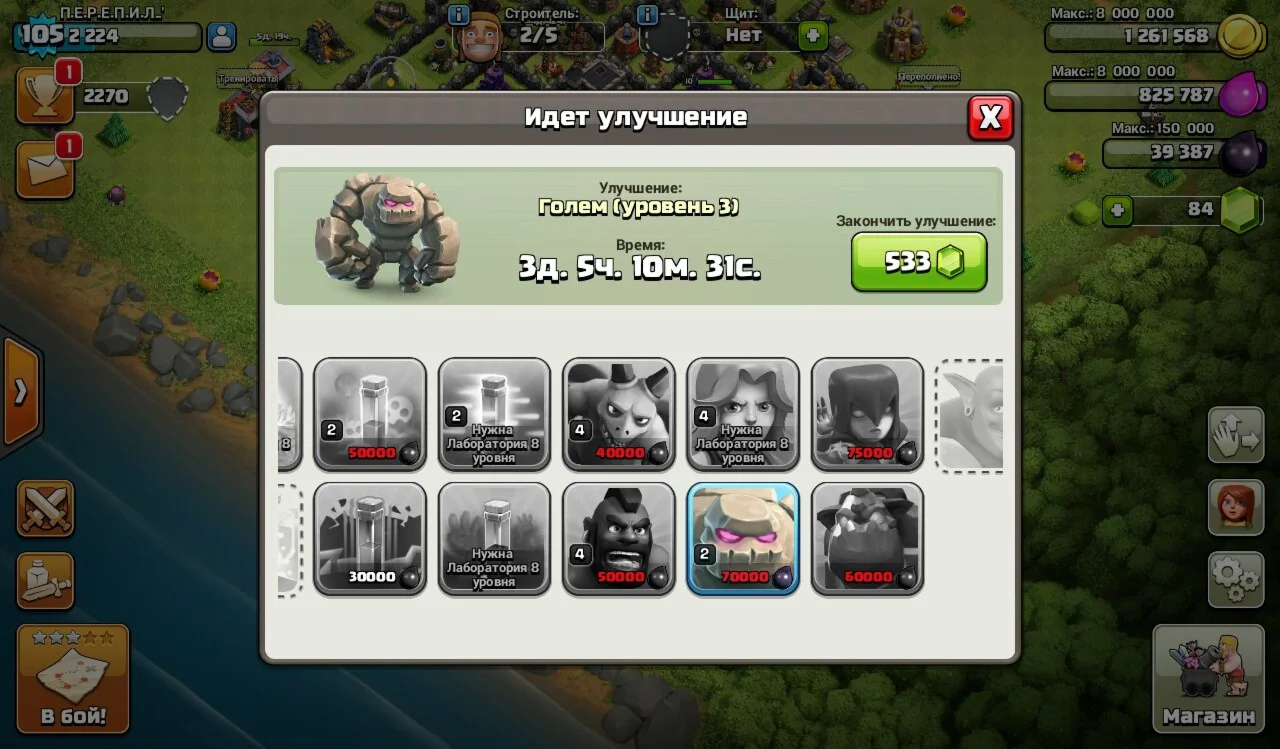The height and width of the screenshot is (749, 1280).
Task: Select the Lava Hound troop icon
Action: [866, 538]
